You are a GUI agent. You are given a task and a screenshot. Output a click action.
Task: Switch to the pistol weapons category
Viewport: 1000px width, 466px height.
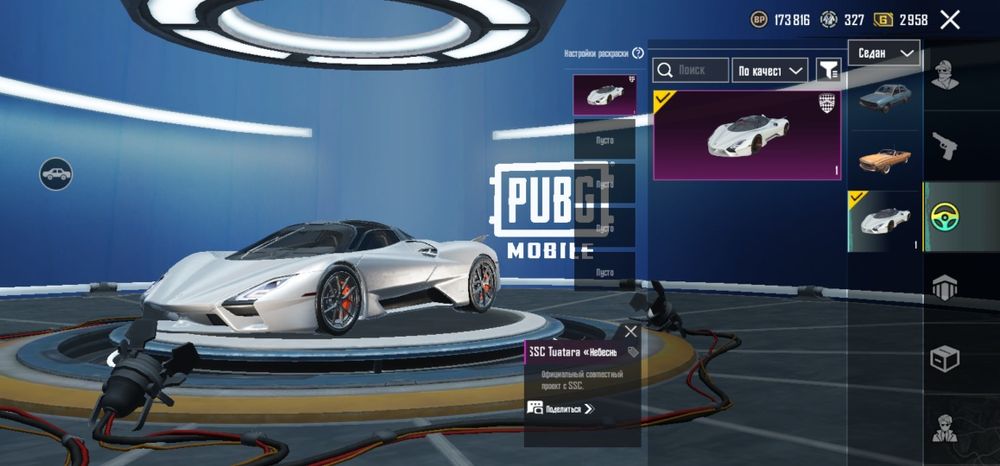945,148
